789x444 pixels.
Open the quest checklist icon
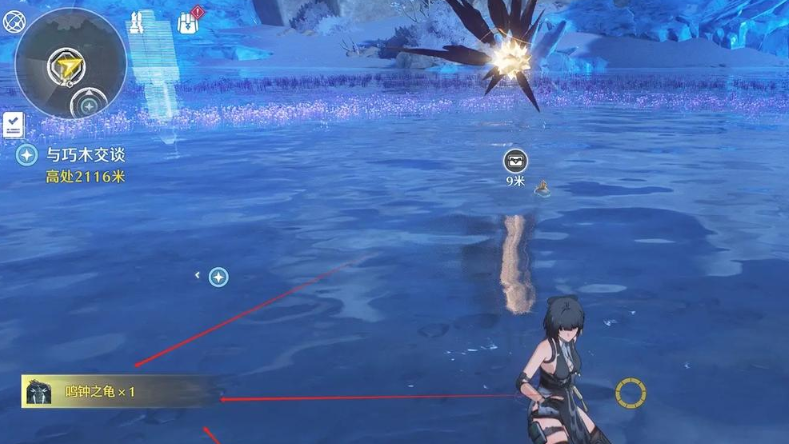13,125
